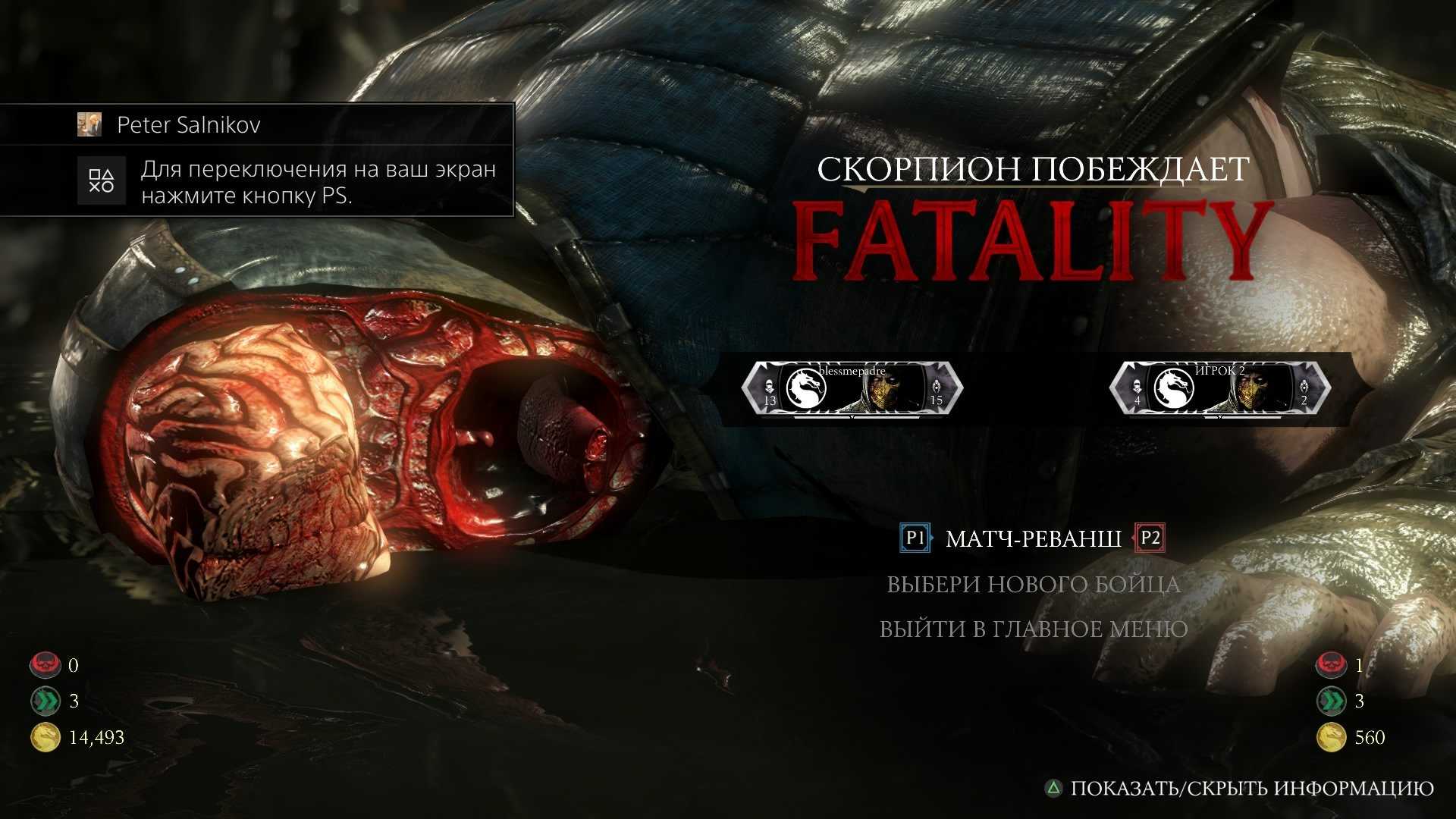Select the МАТЧ-РЕВАНШ rematch option
This screenshot has width=1456, height=819.
point(1033,538)
